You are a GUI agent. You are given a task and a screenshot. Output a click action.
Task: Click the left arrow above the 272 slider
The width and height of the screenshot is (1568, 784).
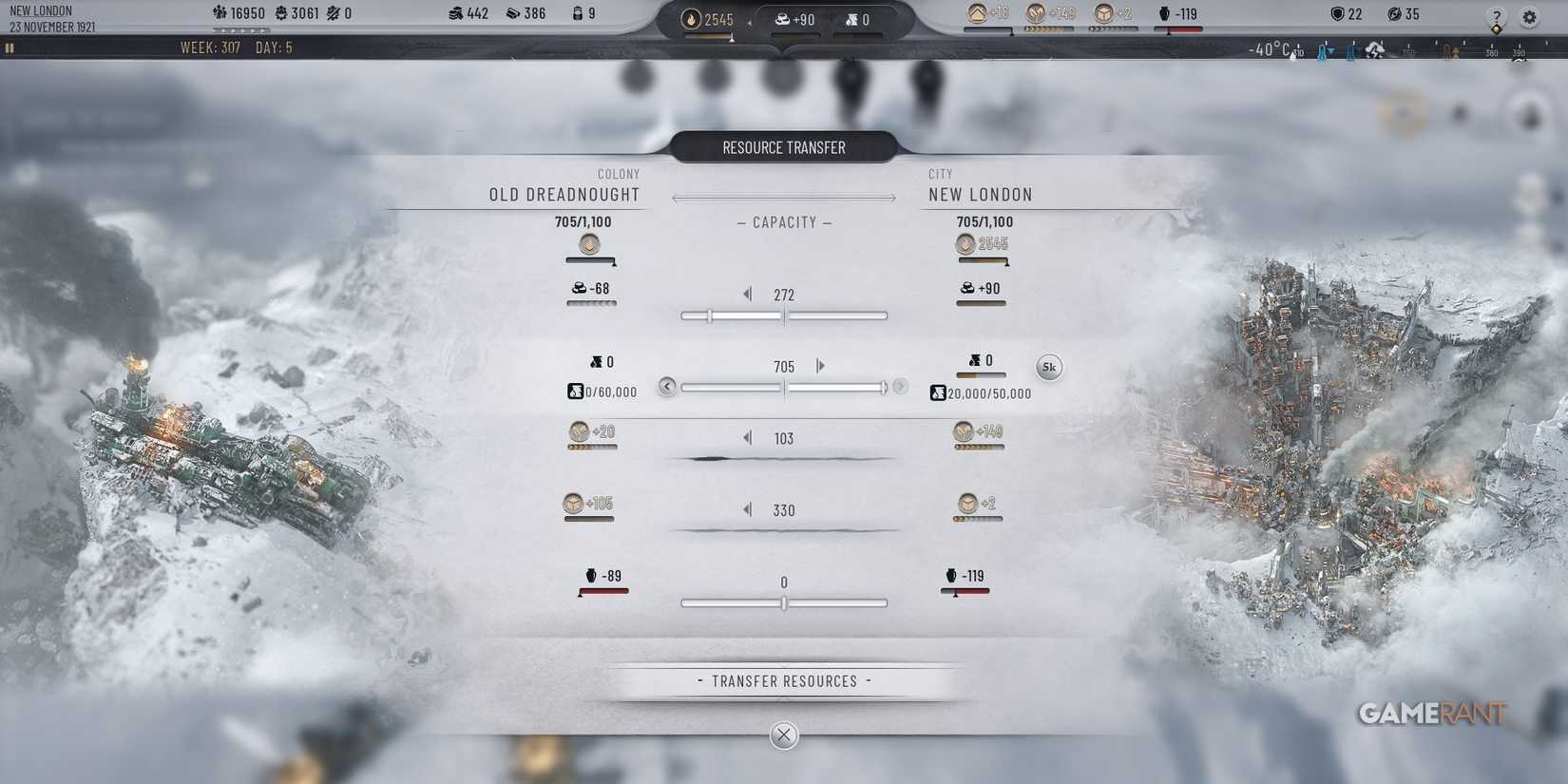(x=747, y=294)
